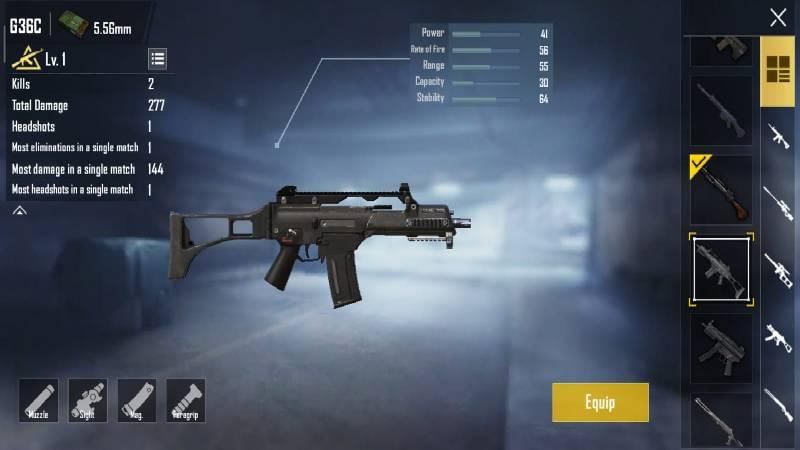The image size is (800, 450).
Task: Close the weapon inventory screen
Action: click(x=777, y=17)
